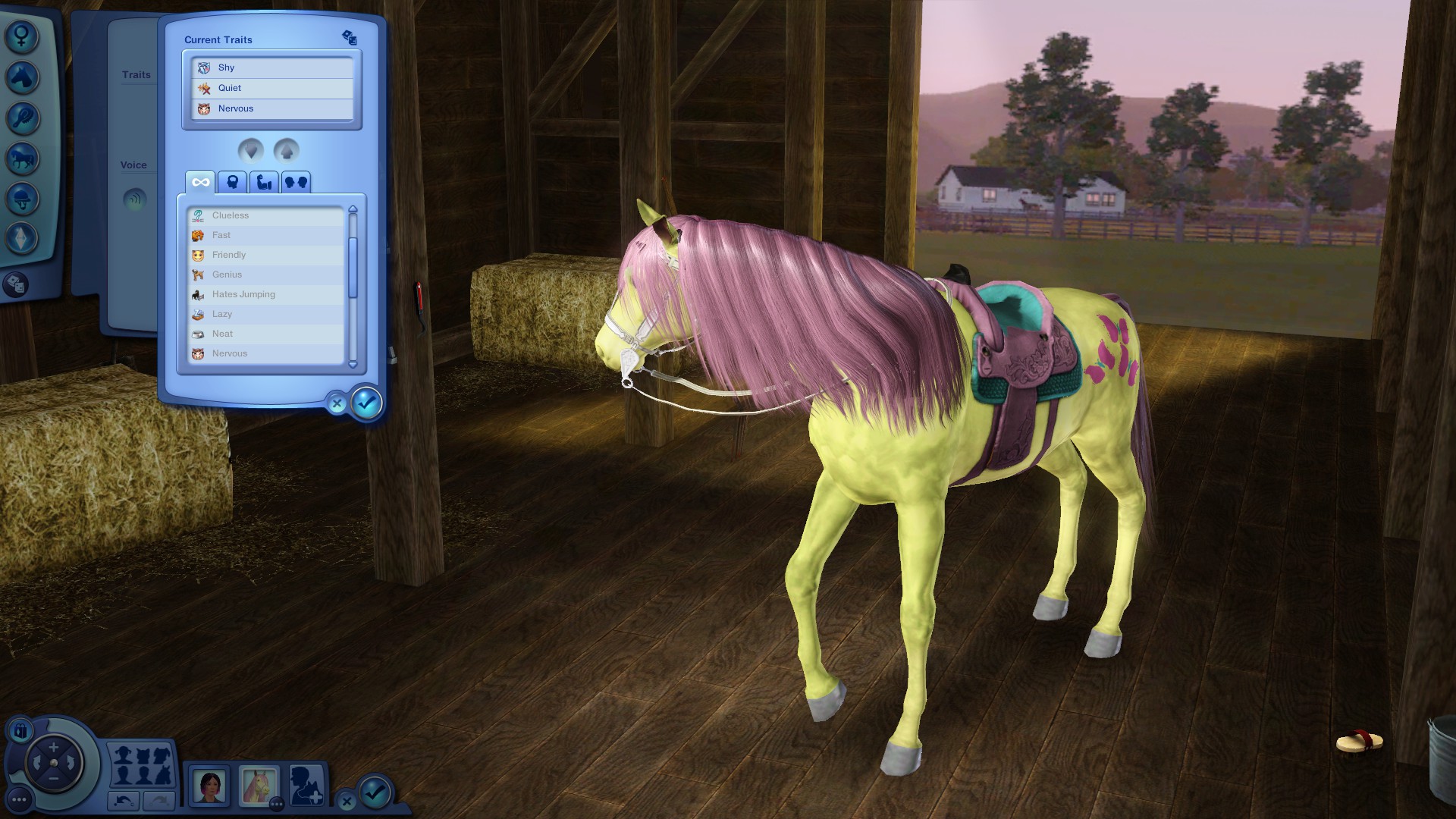The image size is (1456, 819).
Task: Select the human Sim portrait thumbnail
Action: [209, 786]
